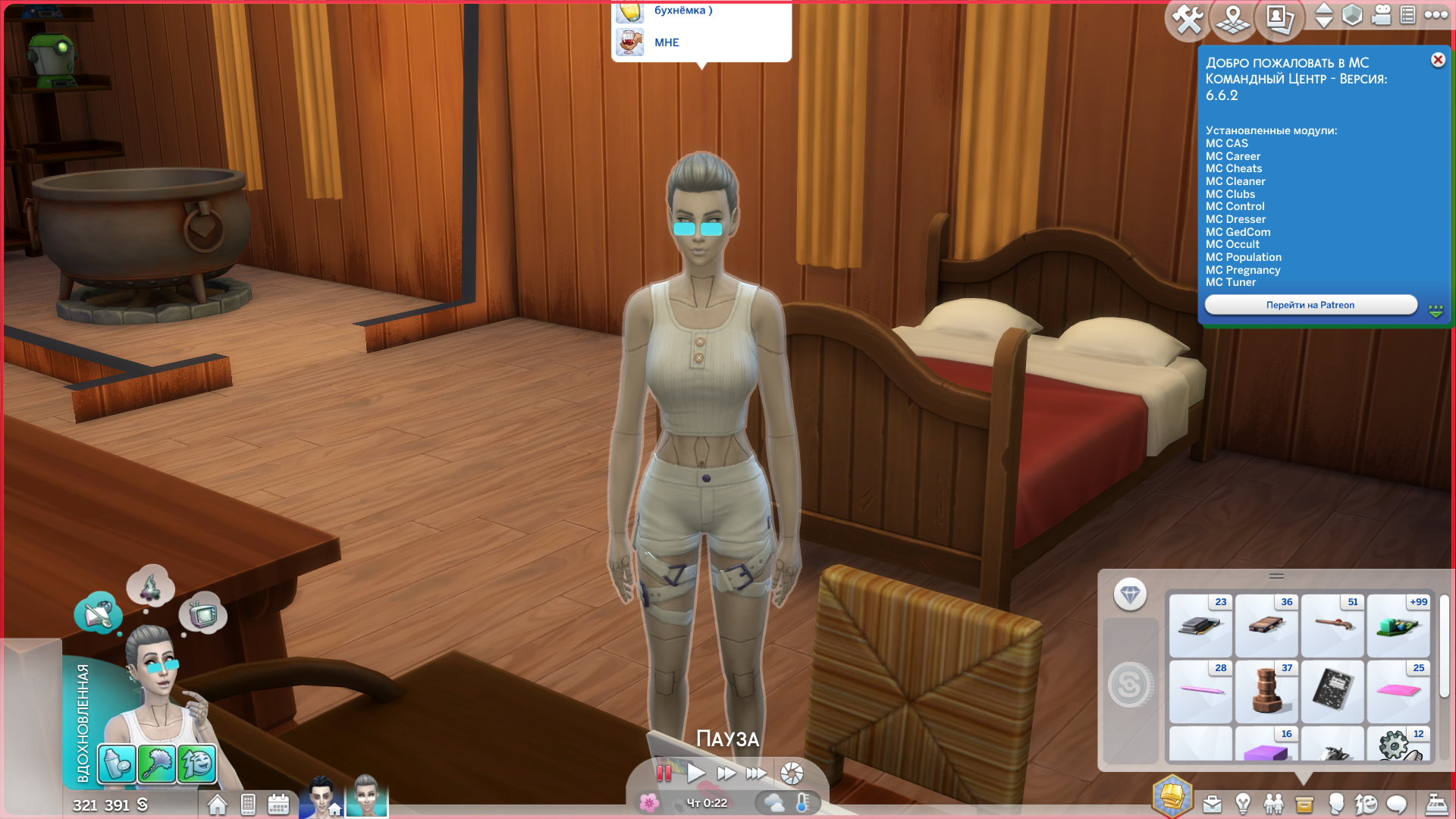Set game speed to ultra (three arrows)
The height and width of the screenshot is (819, 1456).
tap(756, 773)
